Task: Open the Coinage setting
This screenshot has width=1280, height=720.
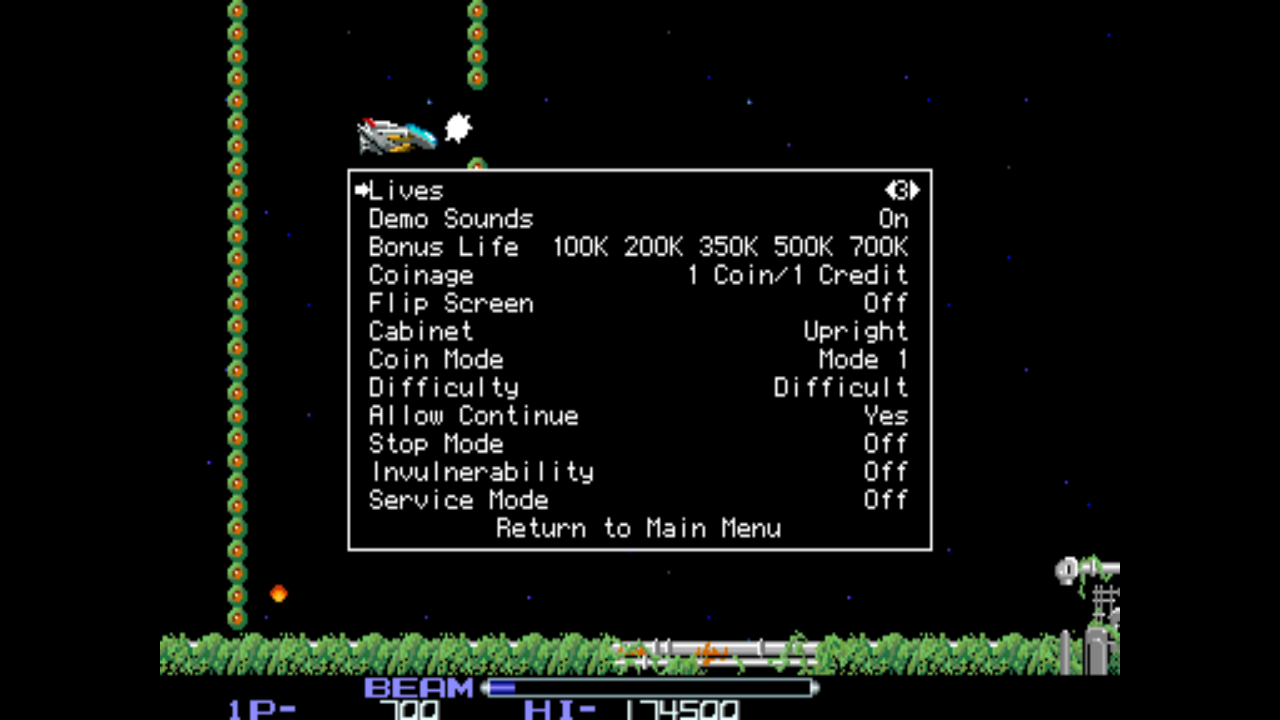Action: (x=421, y=275)
